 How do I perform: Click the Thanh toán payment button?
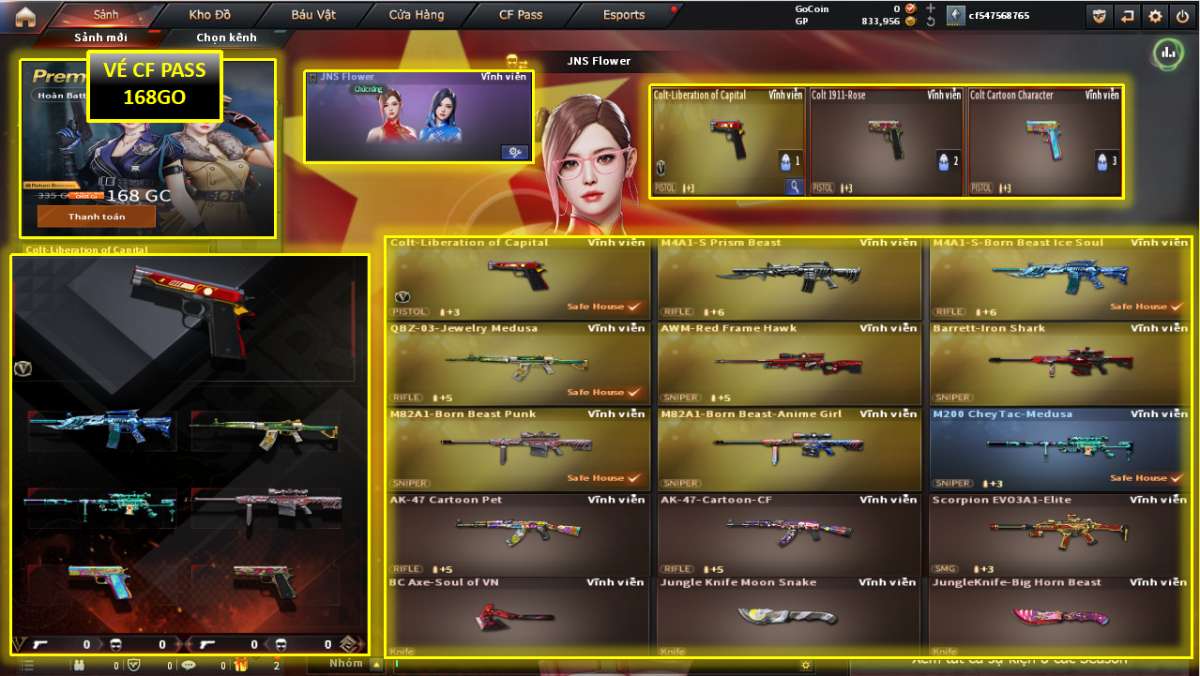pyautogui.click(x=96, y=216)
